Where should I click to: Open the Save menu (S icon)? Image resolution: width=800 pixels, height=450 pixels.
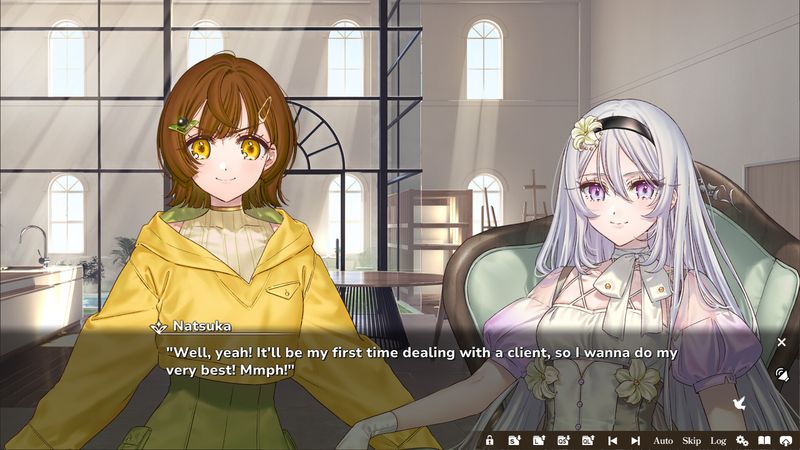click(x=514, y=440)
